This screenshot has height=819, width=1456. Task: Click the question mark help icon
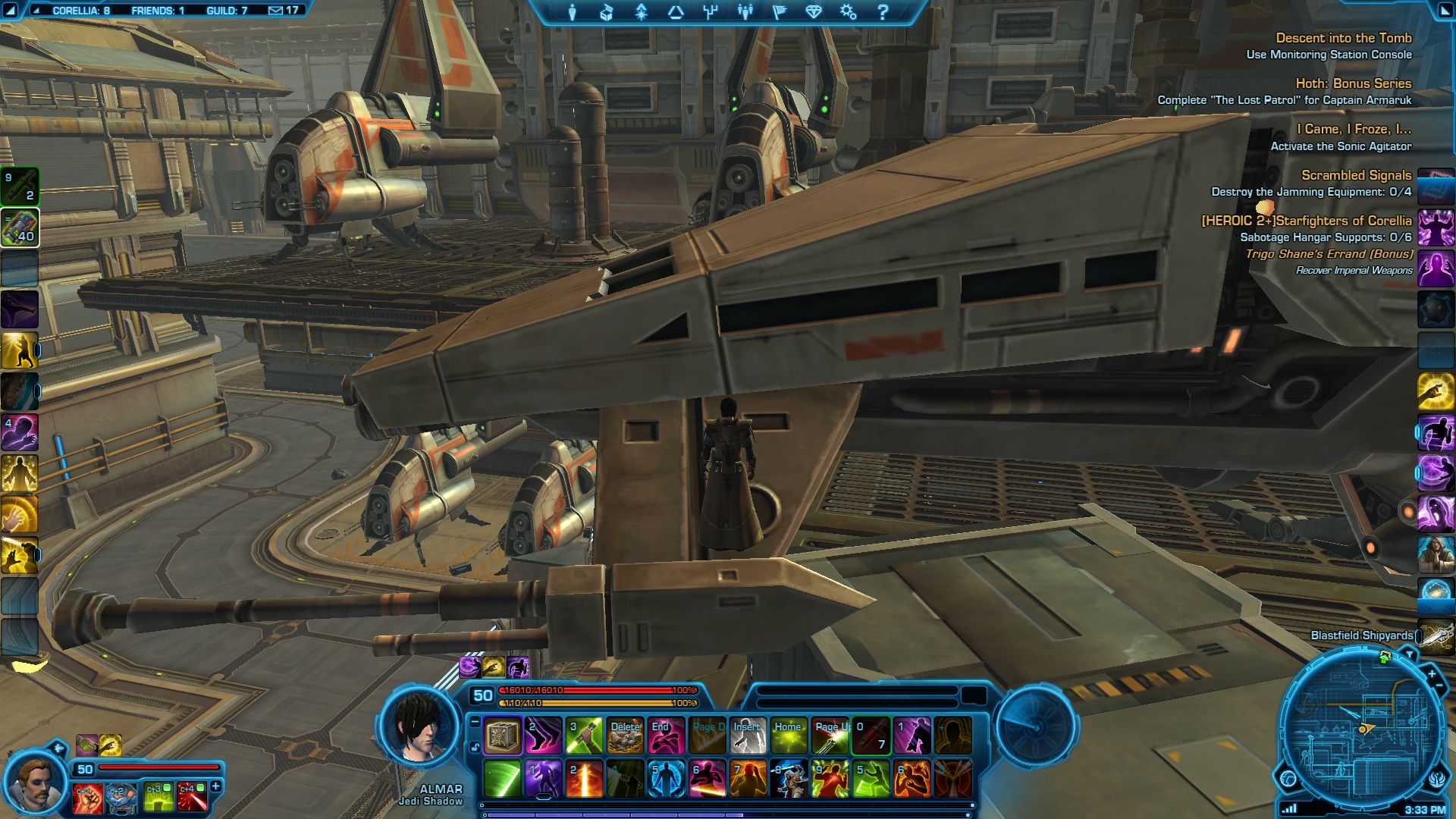coord(883,12)
